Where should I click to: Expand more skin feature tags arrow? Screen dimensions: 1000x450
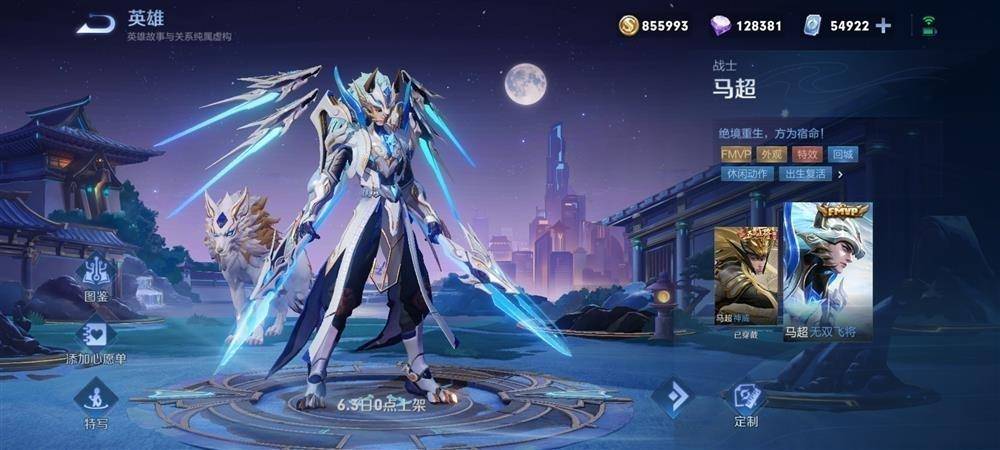(841, 174)
